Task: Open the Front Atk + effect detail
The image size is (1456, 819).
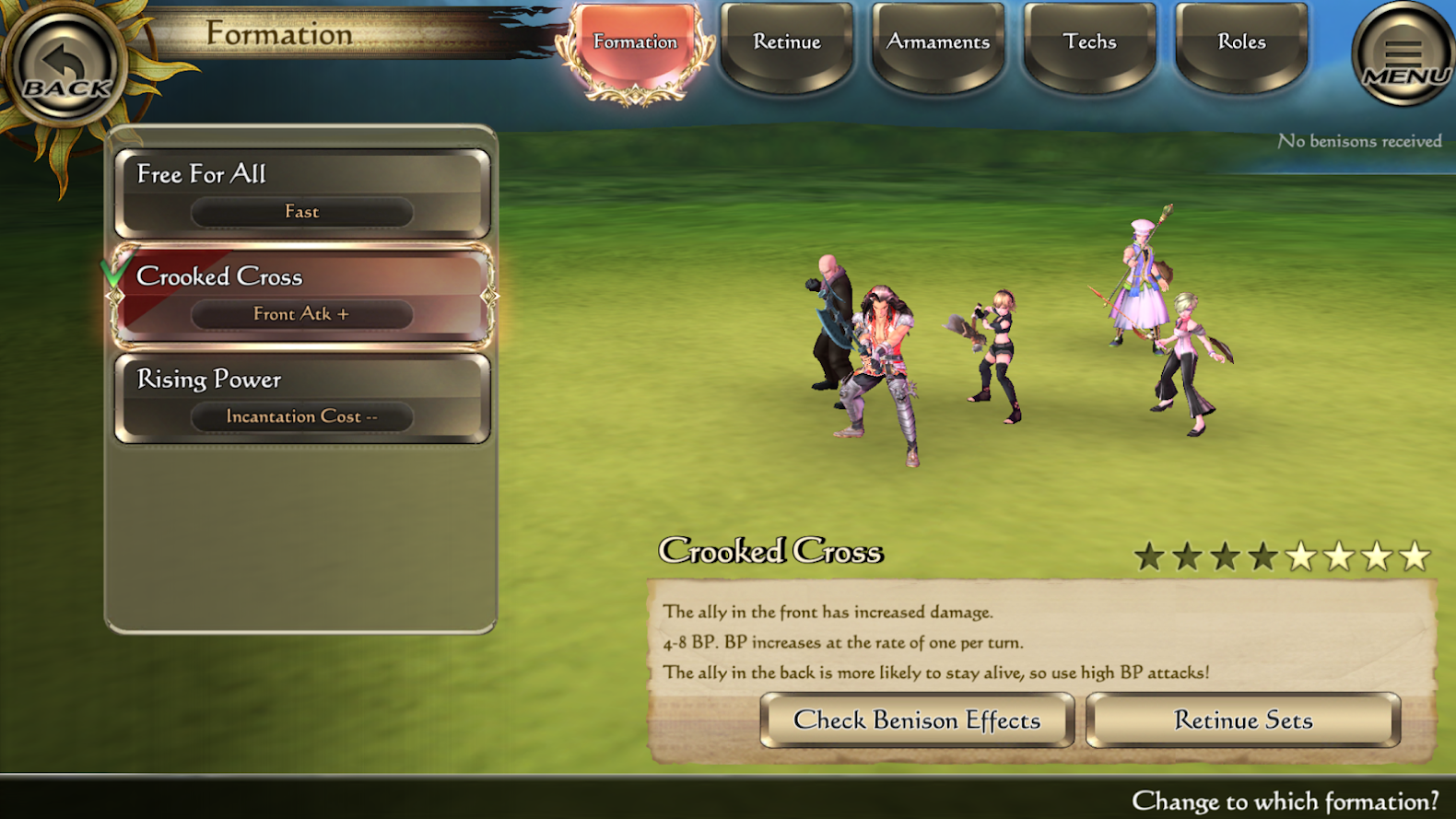Action: tap(301, 314)
